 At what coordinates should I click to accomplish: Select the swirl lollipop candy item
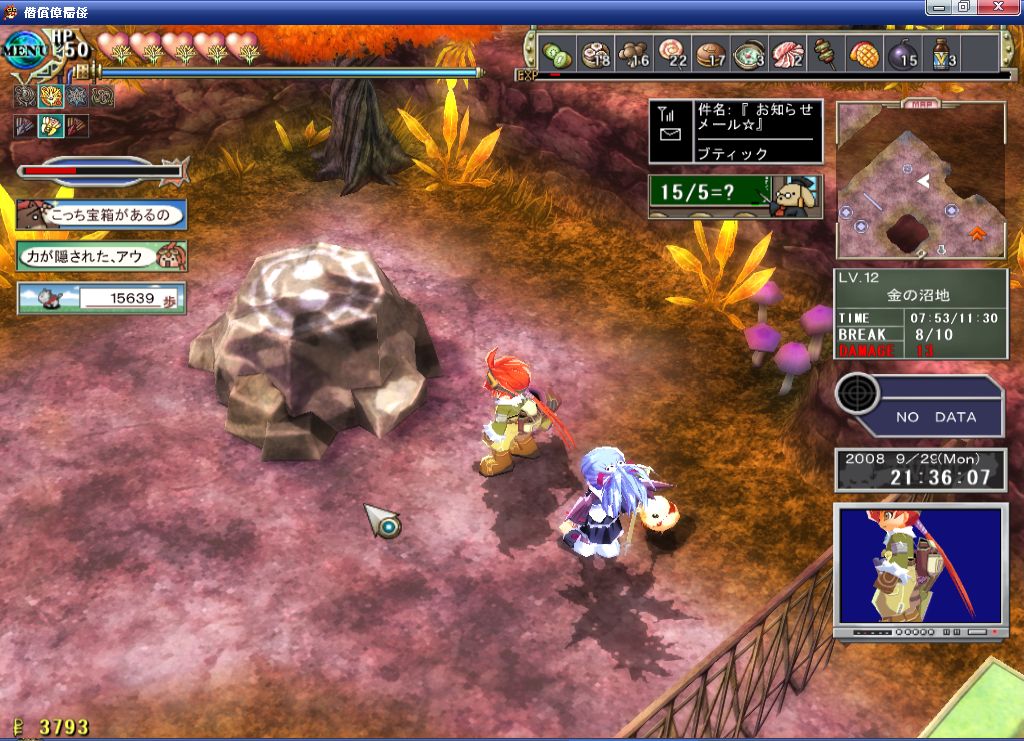click(670, 54)
